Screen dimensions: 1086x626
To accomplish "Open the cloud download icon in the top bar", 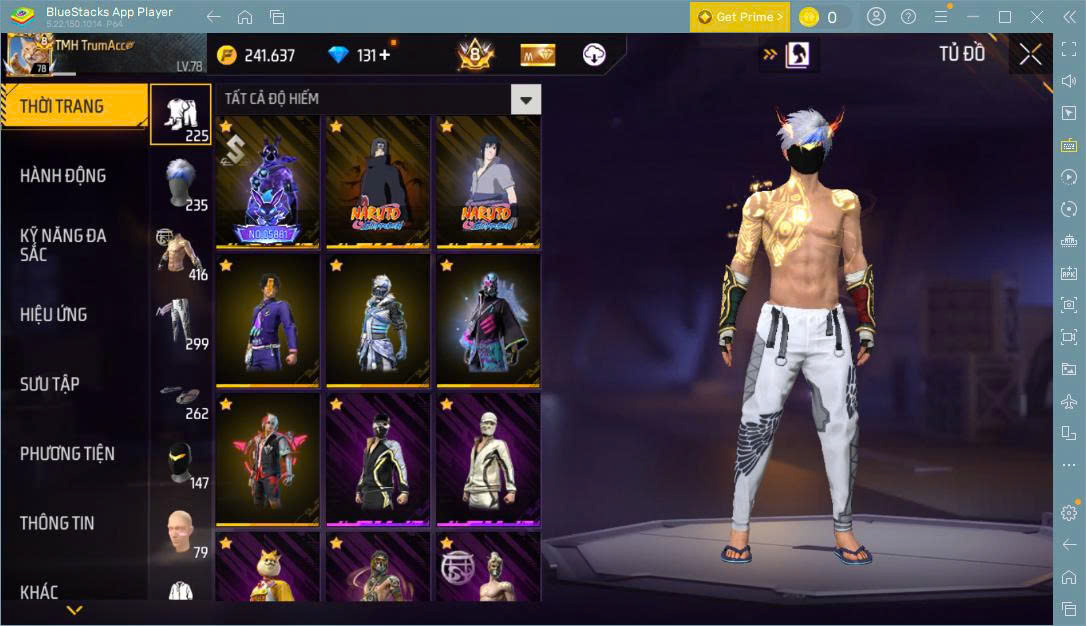I will pyautogui.click(x=594, y=55).
